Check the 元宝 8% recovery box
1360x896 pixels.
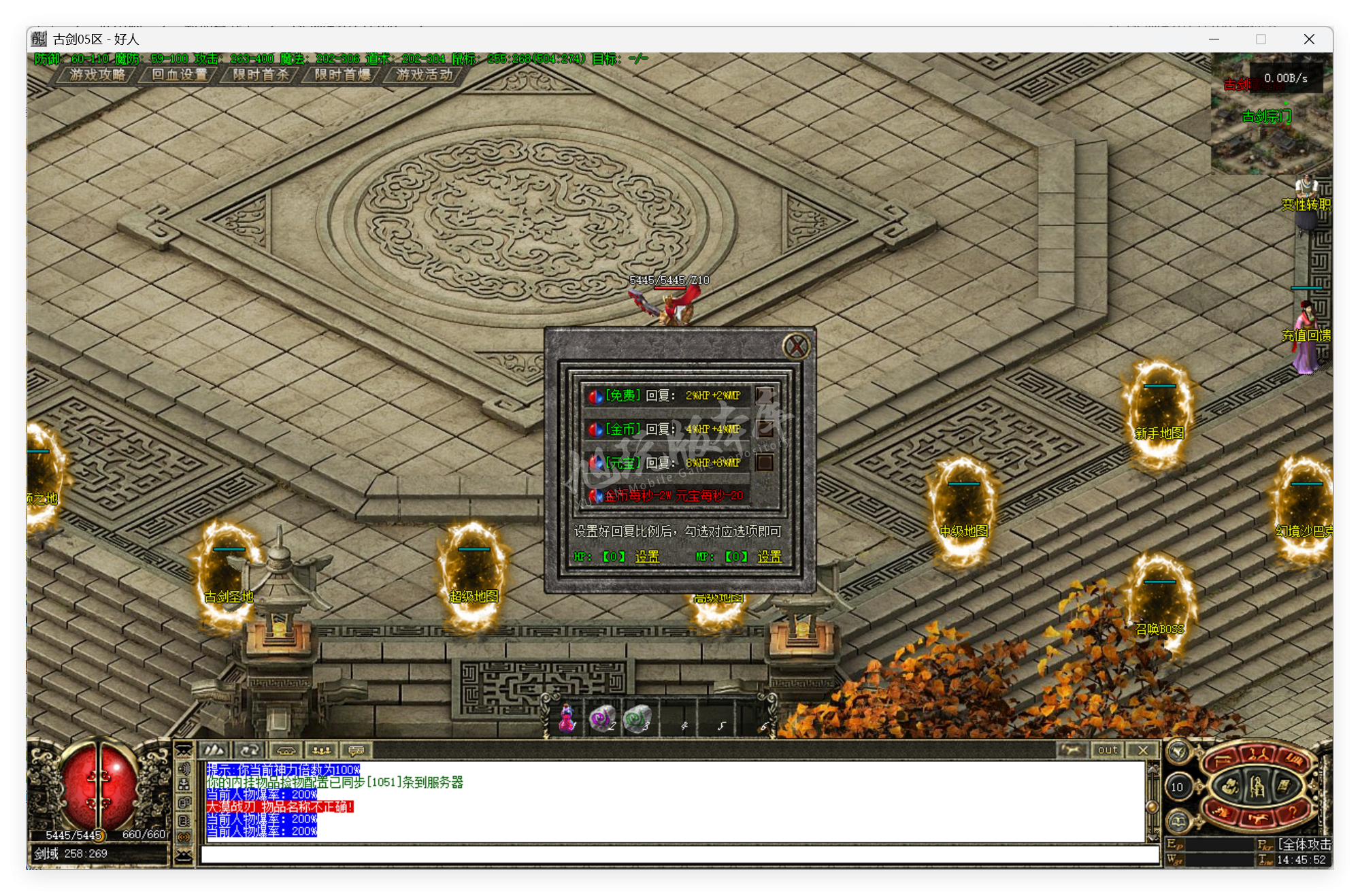[x=765, y=463]
